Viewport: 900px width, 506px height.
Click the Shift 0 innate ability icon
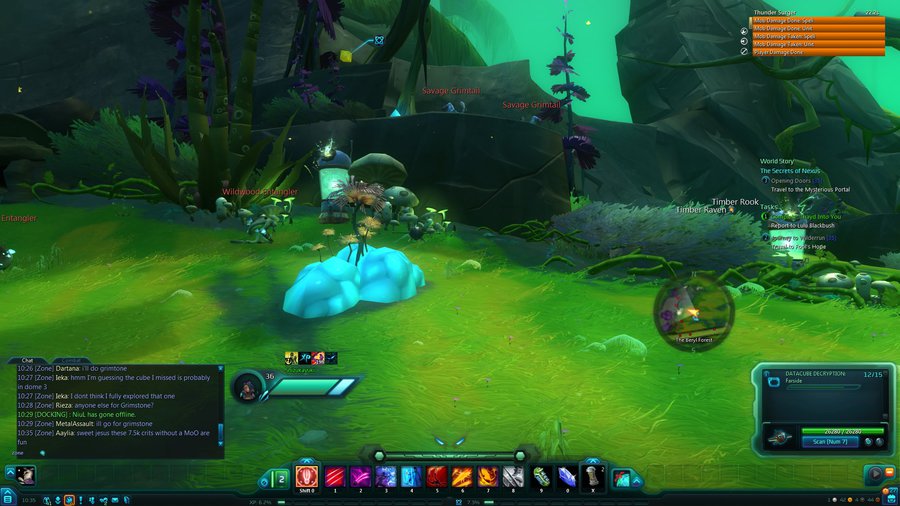[x=306, y=477]
